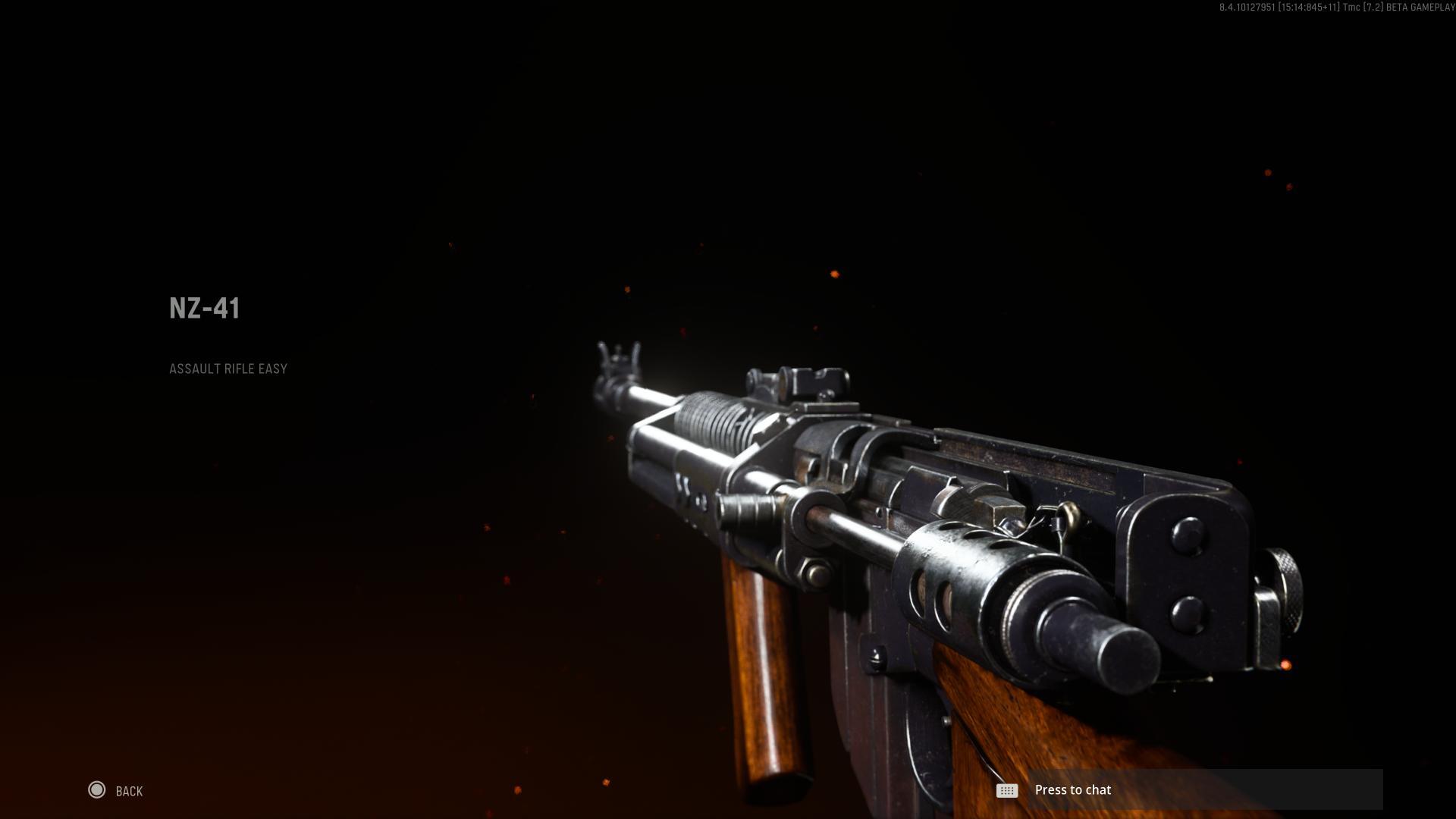Click the BACK text label
1456x819 pixels.
128,791
